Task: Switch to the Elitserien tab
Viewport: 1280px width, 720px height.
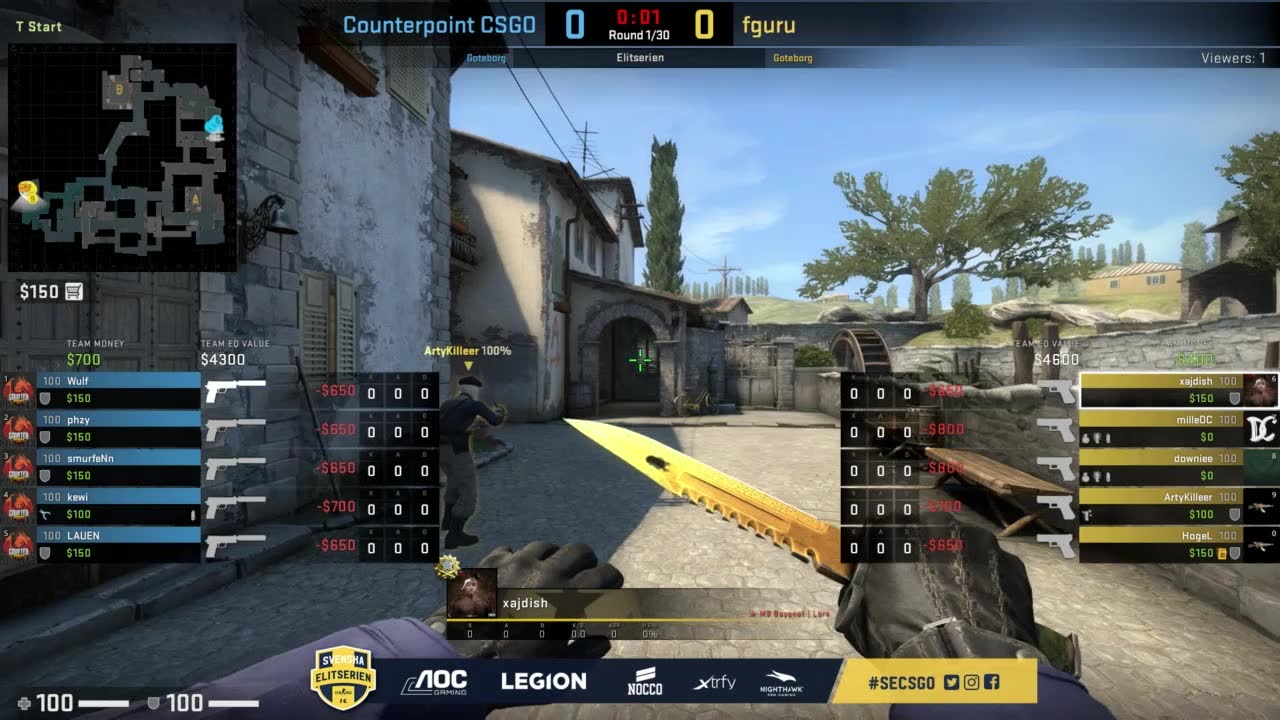Action: click(x=640, y=58)
